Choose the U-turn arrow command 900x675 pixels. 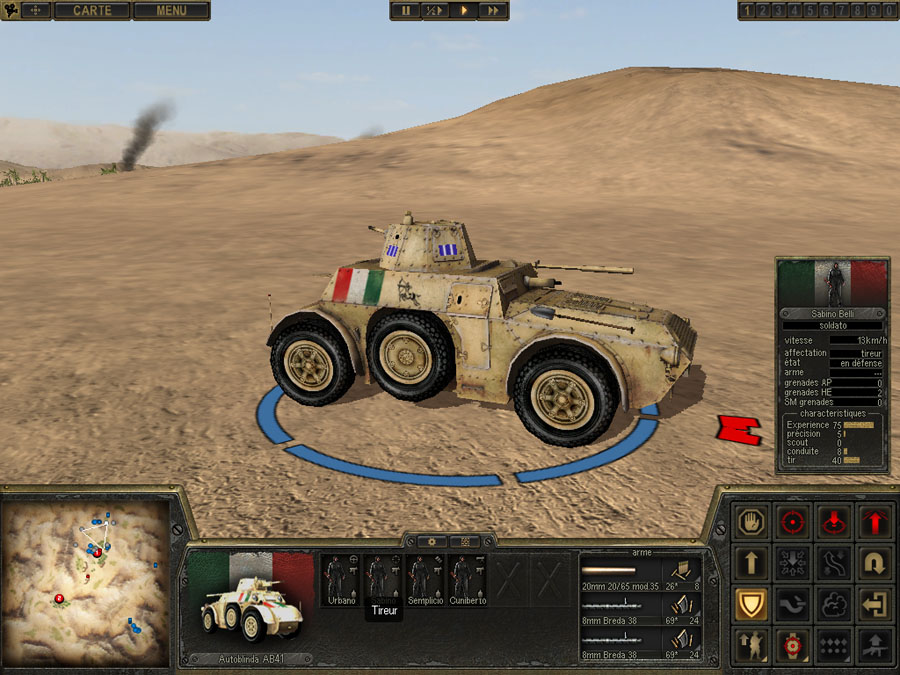875,563
